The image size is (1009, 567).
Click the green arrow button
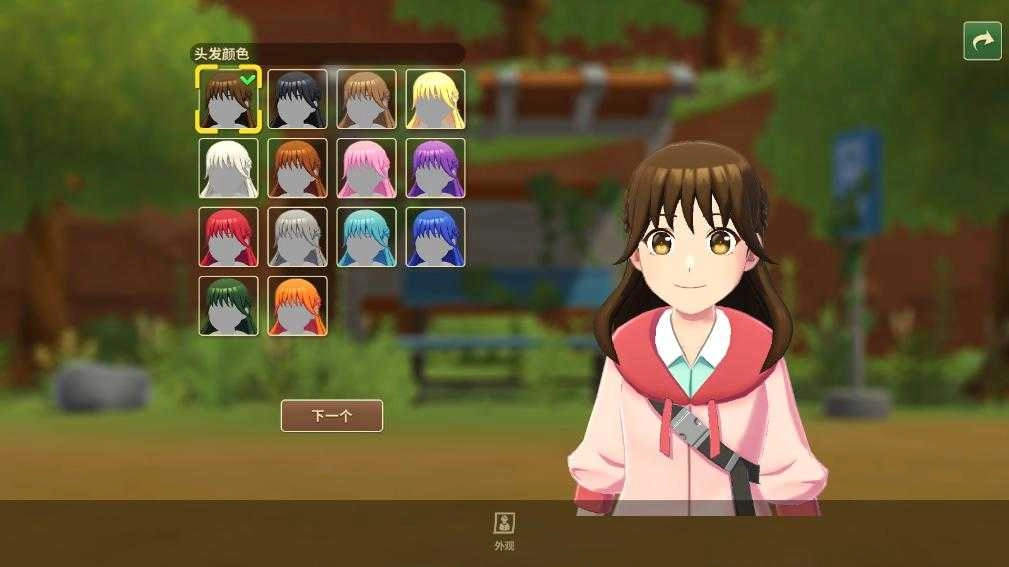[982, 41]
